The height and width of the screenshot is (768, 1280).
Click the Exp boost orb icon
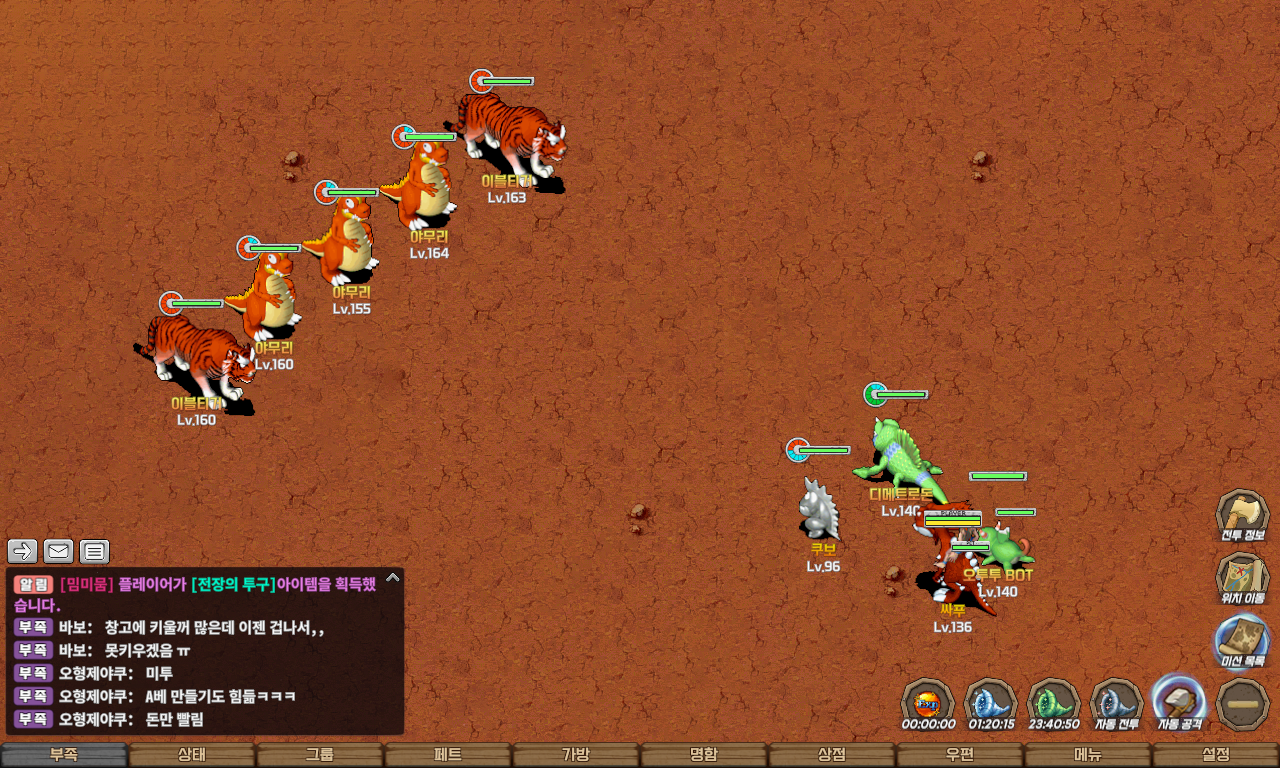tap(928, 702)
